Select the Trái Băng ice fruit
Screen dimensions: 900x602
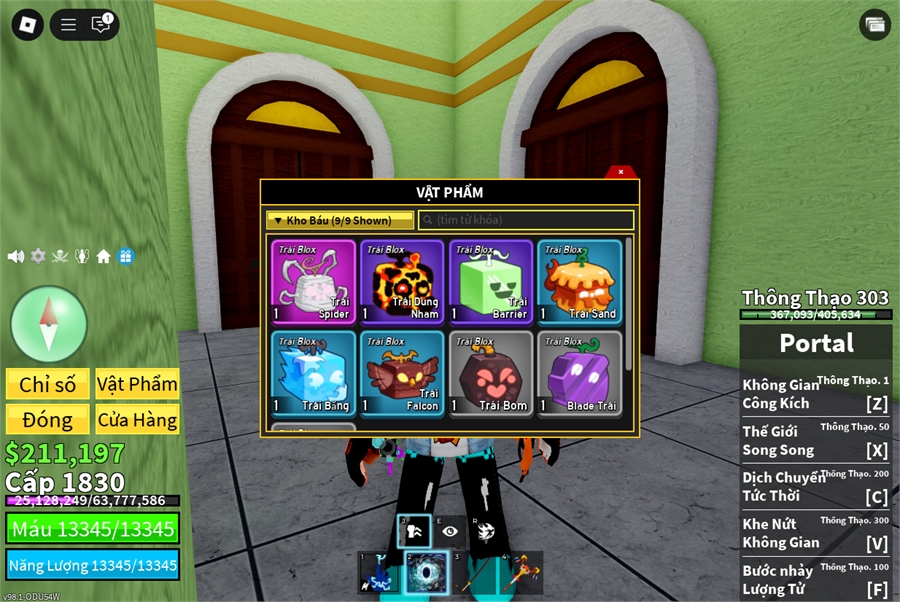[x=313, y=373]
